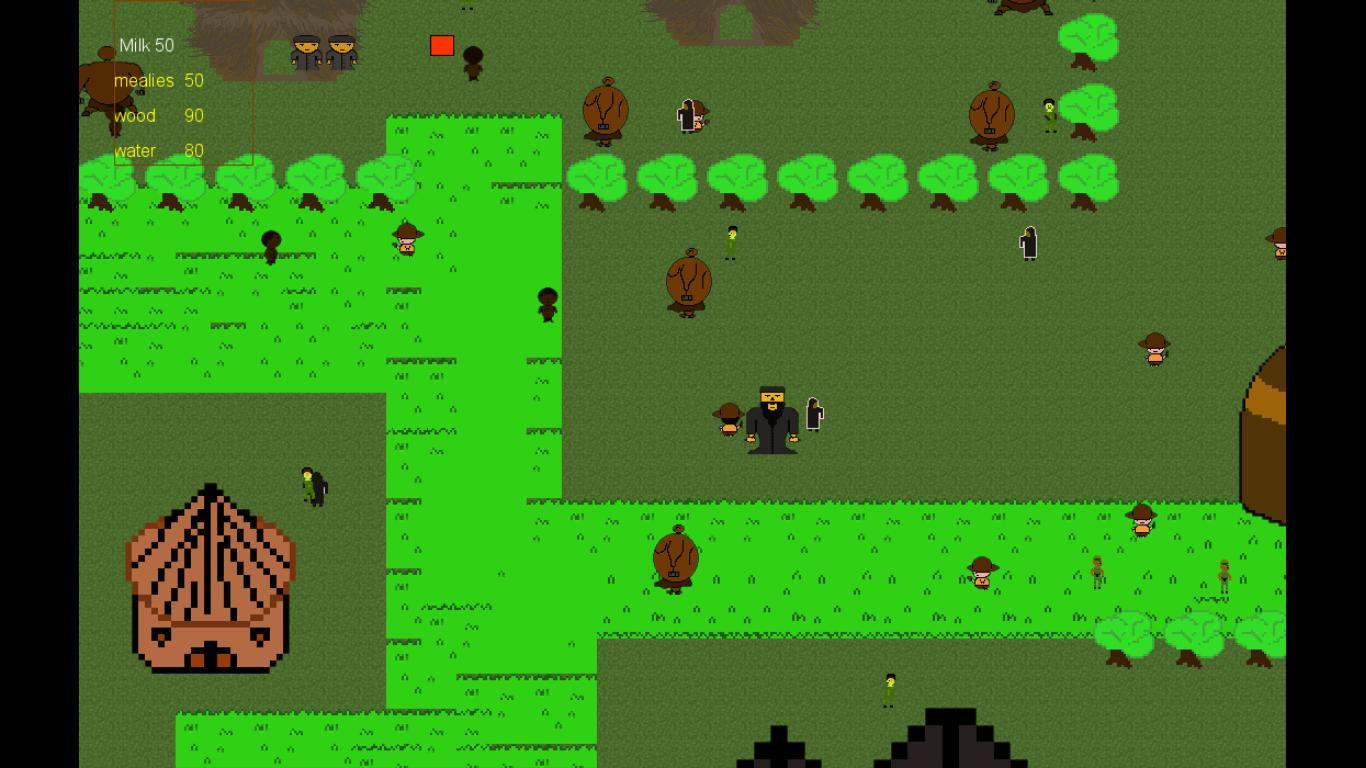1366x768 pixels.
Task: Select the large thatched hut
Action: click(x=210, y=580)
